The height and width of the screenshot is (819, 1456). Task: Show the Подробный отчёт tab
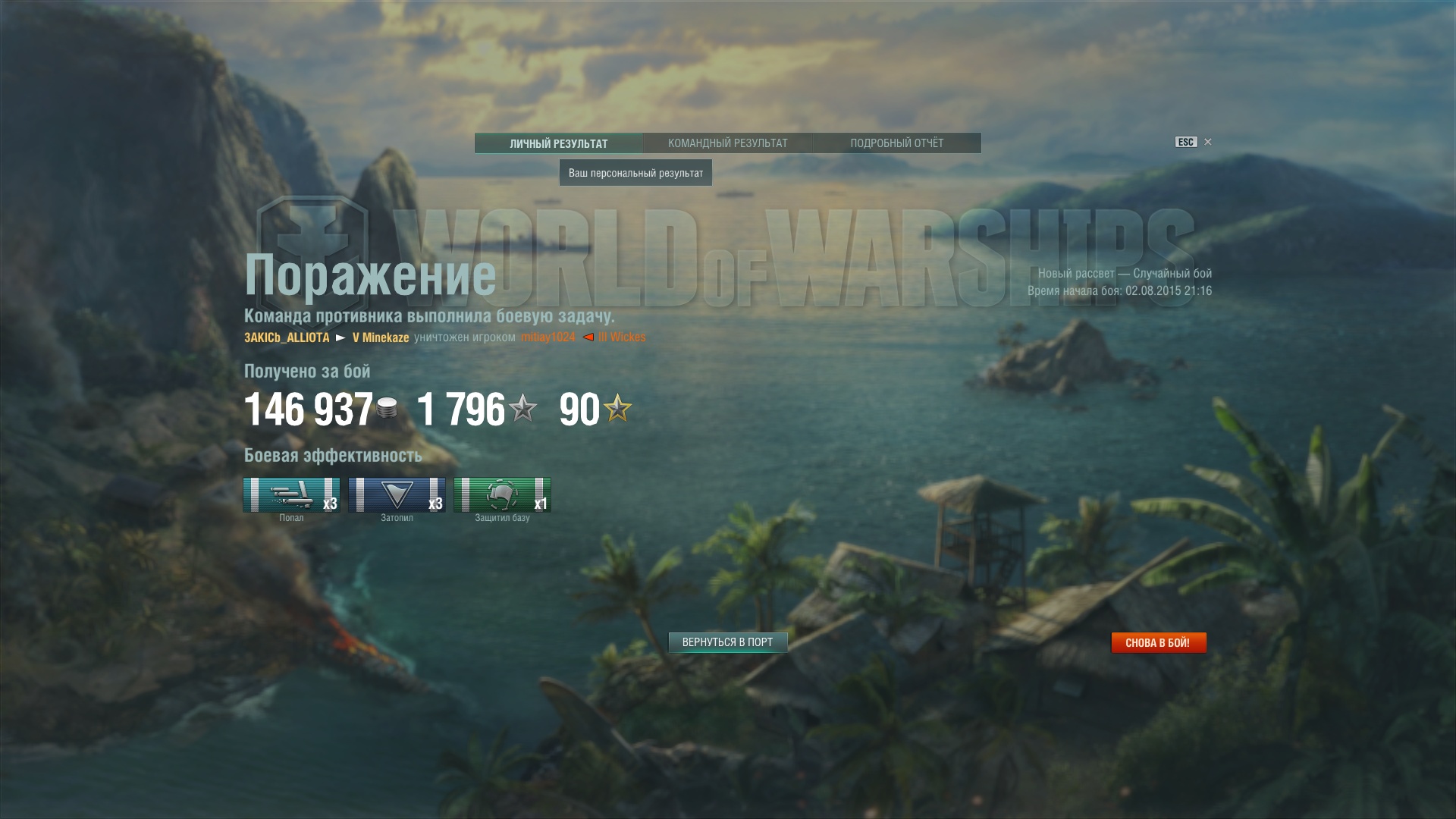(896, 143)
